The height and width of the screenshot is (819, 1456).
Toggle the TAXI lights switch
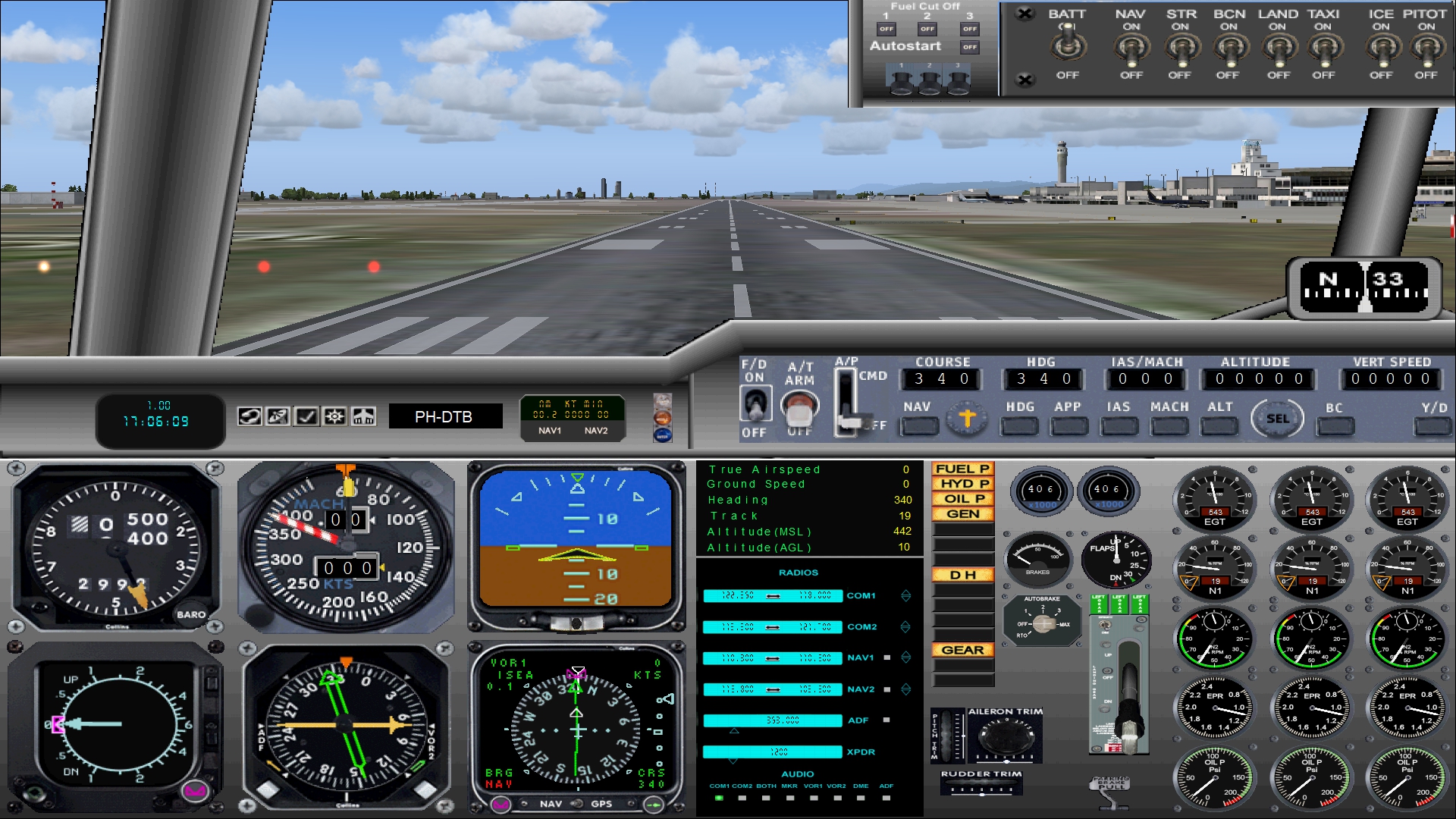click(1323, 49)
